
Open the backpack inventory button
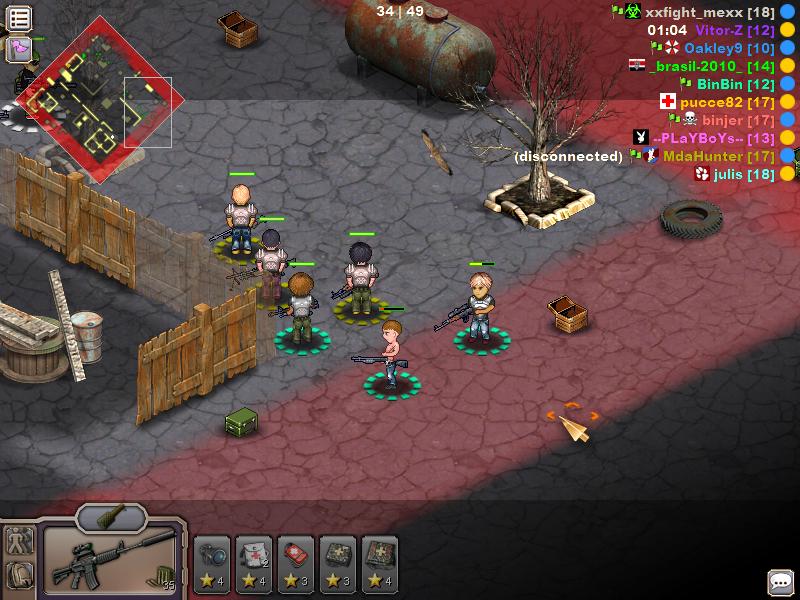coord(19,574)
